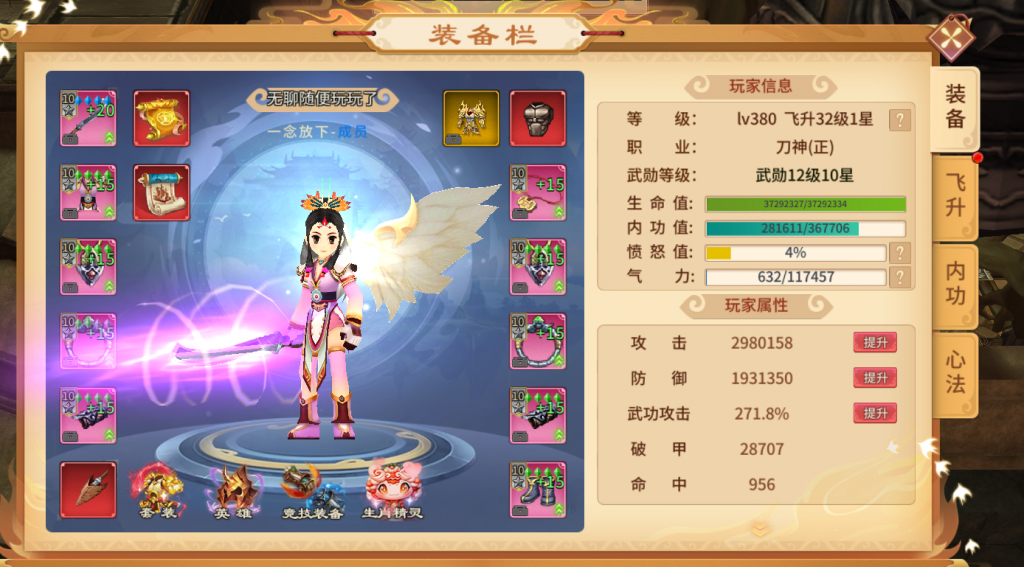Open the 生肖精灵 zodiac spirit

(392, 493)
